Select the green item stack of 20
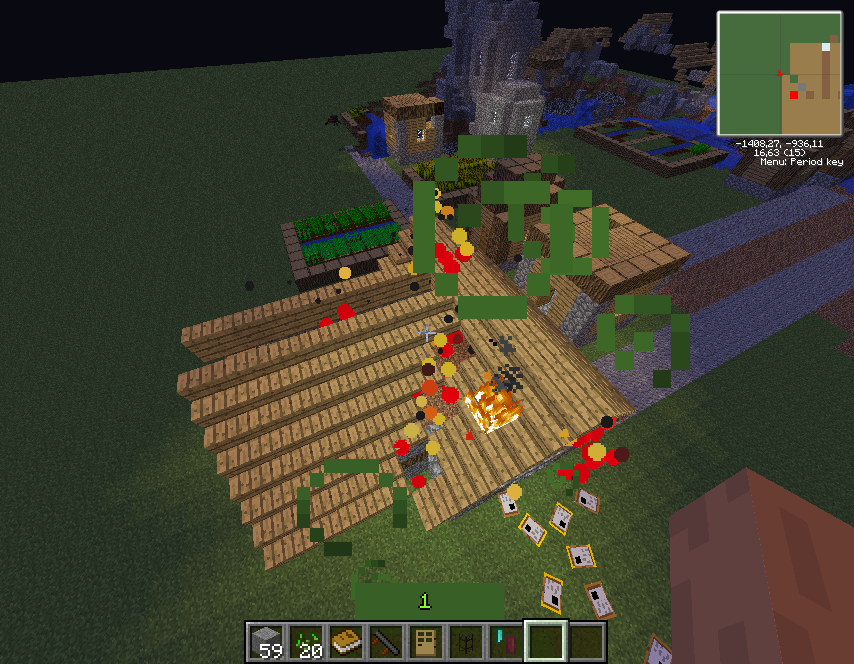This screenshot has height=664, width=854. 307,641
